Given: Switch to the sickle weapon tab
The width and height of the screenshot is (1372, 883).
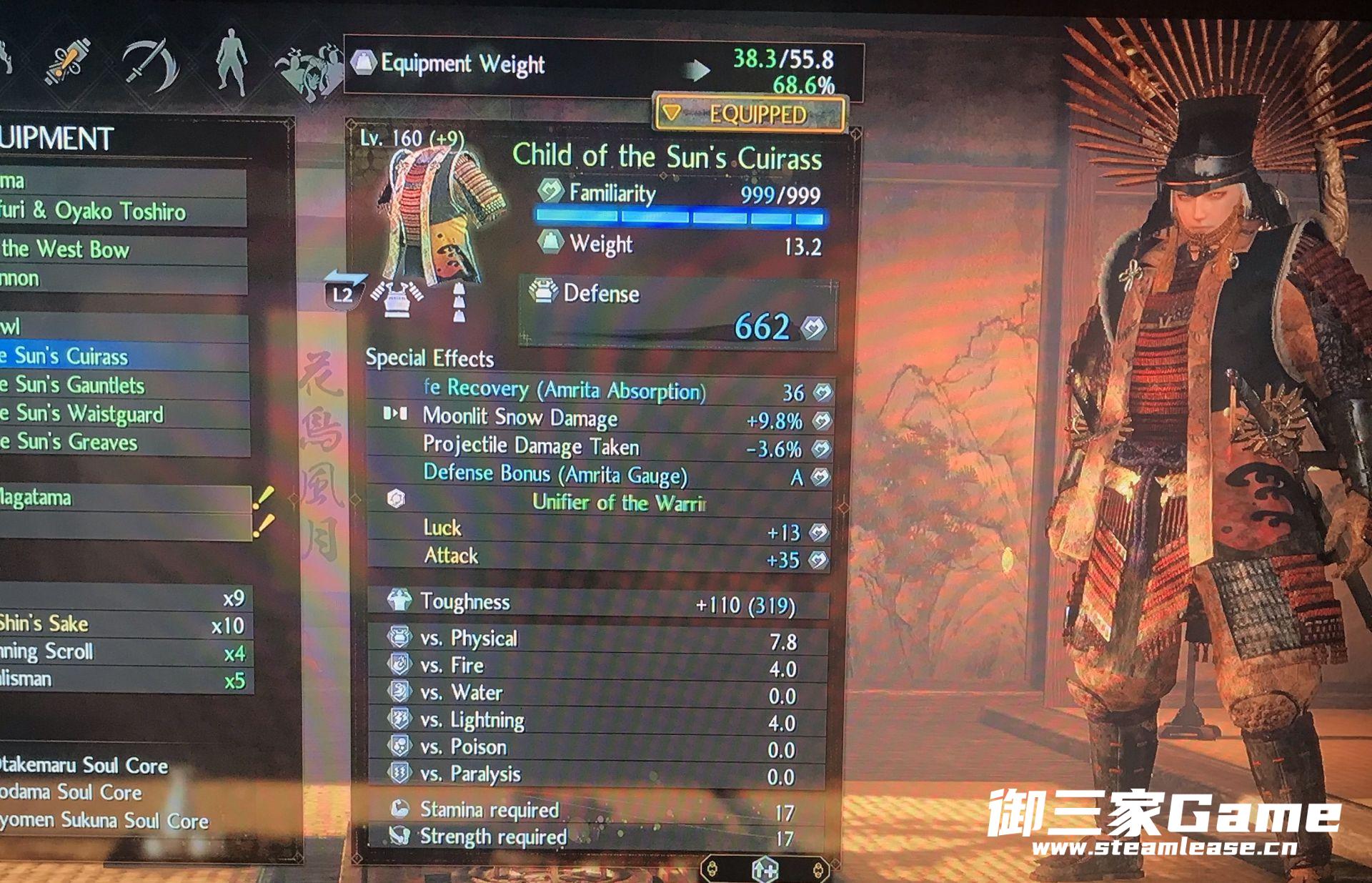Looking at the screenshot, I should 151,64.
